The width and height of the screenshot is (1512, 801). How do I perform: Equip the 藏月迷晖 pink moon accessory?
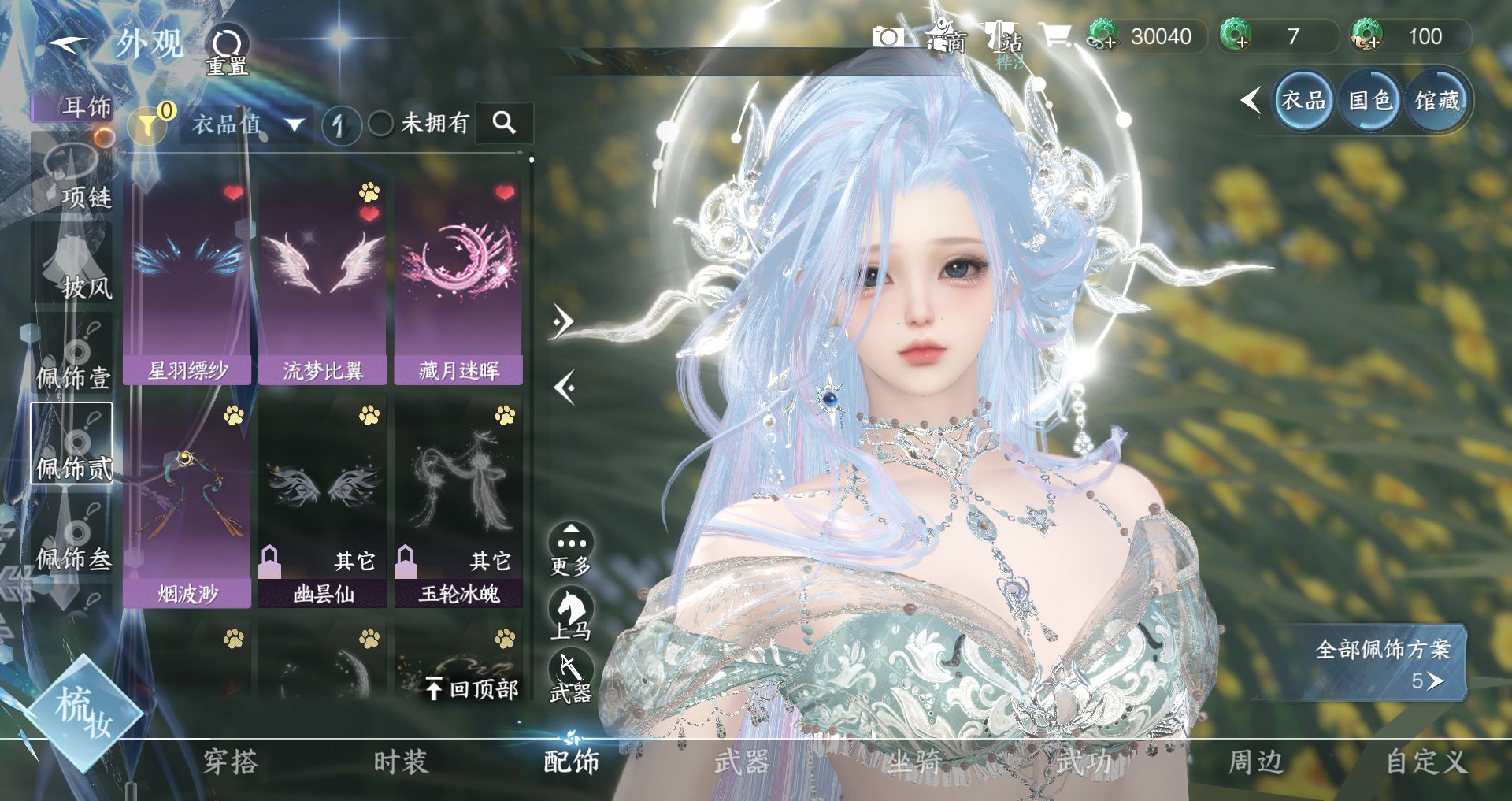click(x=458, y=281)
